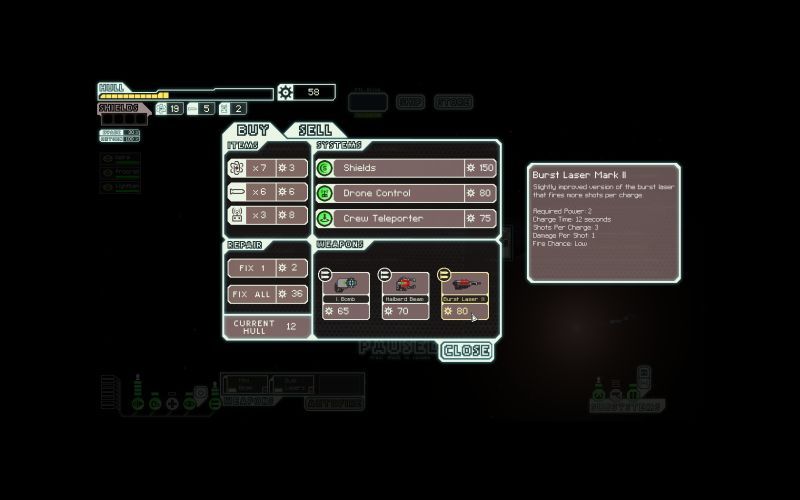Purchase the Crew Teleporter system

(x=406, y=218)
